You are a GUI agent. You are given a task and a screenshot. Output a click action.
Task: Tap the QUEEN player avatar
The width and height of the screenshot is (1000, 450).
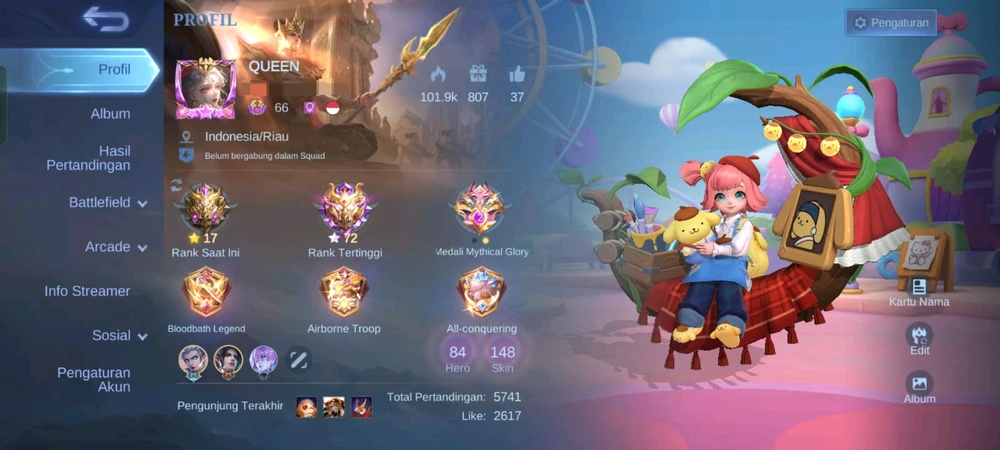pos(206,89)
